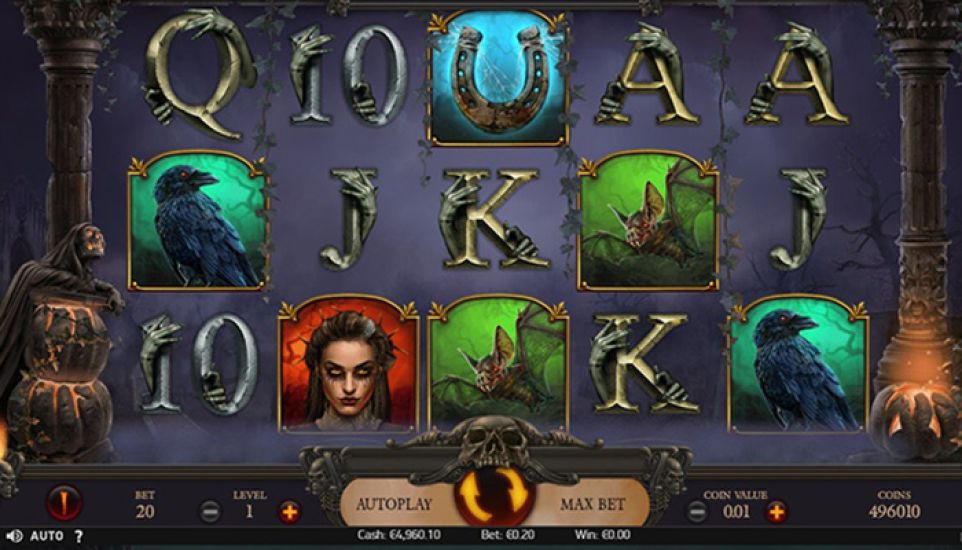The width and height of the screenshot is (962, 550).
Task: Select the Max Bet button
Action: [592, 504]
